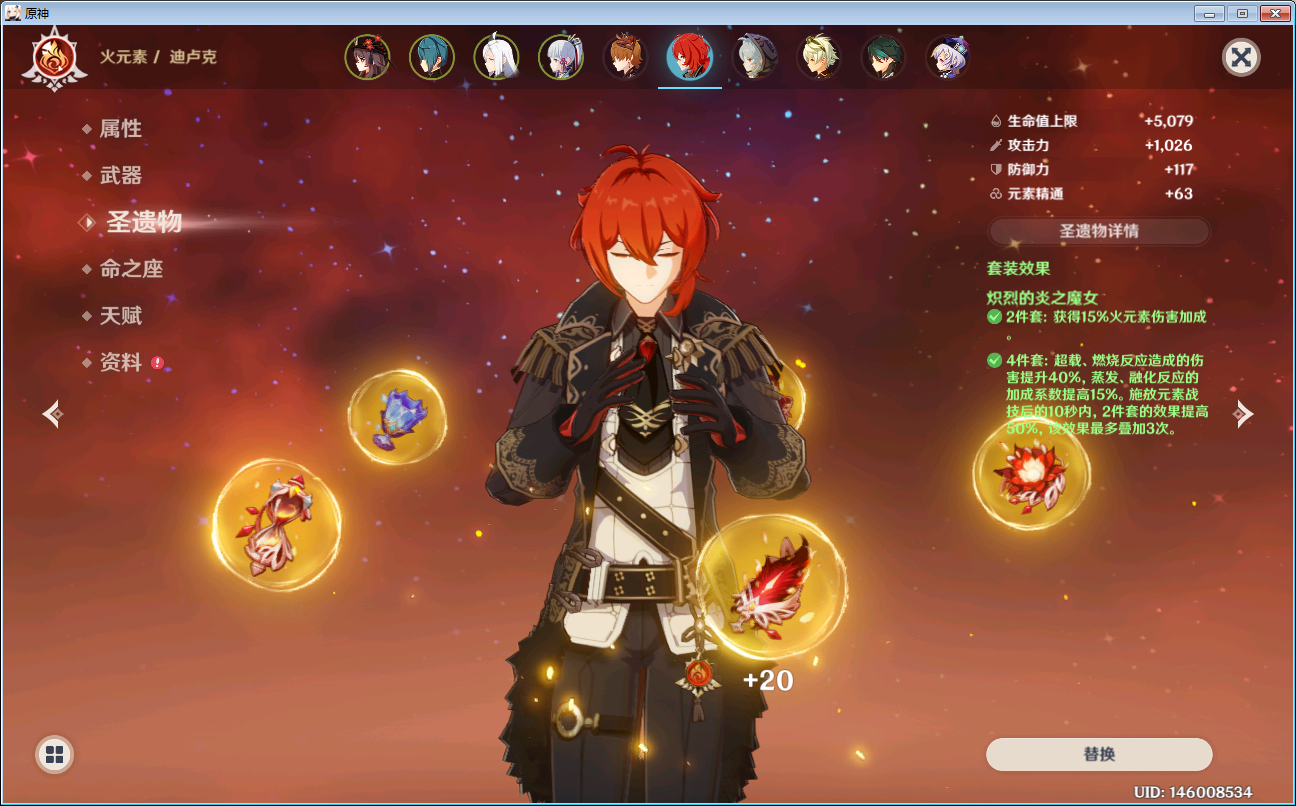The width and height of the screenshot is (1296, 806).
Task: Switch to the 武器 weapon page
Action: pyautogui.click(x=120, y=176)
